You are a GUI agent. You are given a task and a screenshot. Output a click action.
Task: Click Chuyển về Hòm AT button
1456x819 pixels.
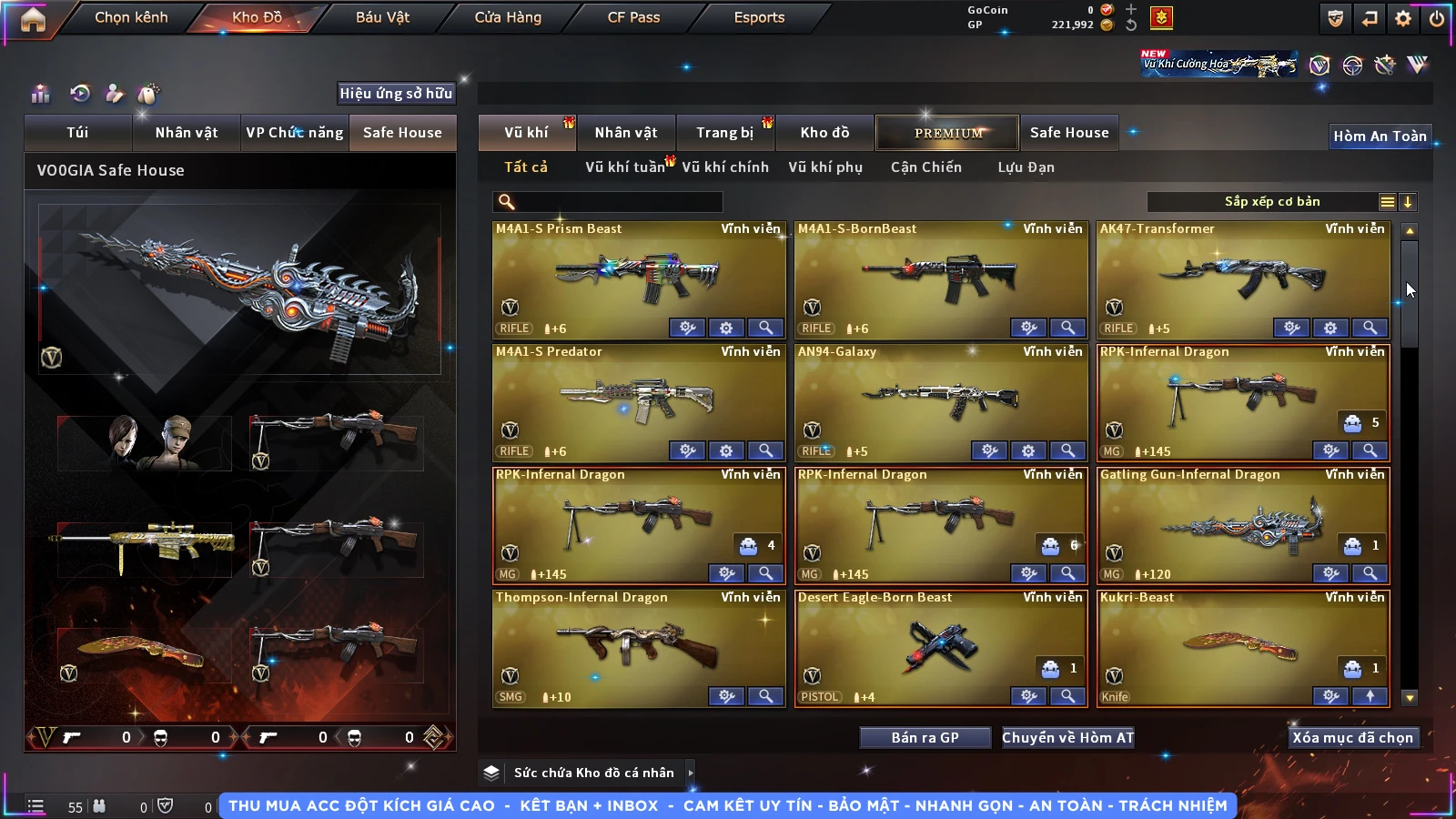[1068, 738]
